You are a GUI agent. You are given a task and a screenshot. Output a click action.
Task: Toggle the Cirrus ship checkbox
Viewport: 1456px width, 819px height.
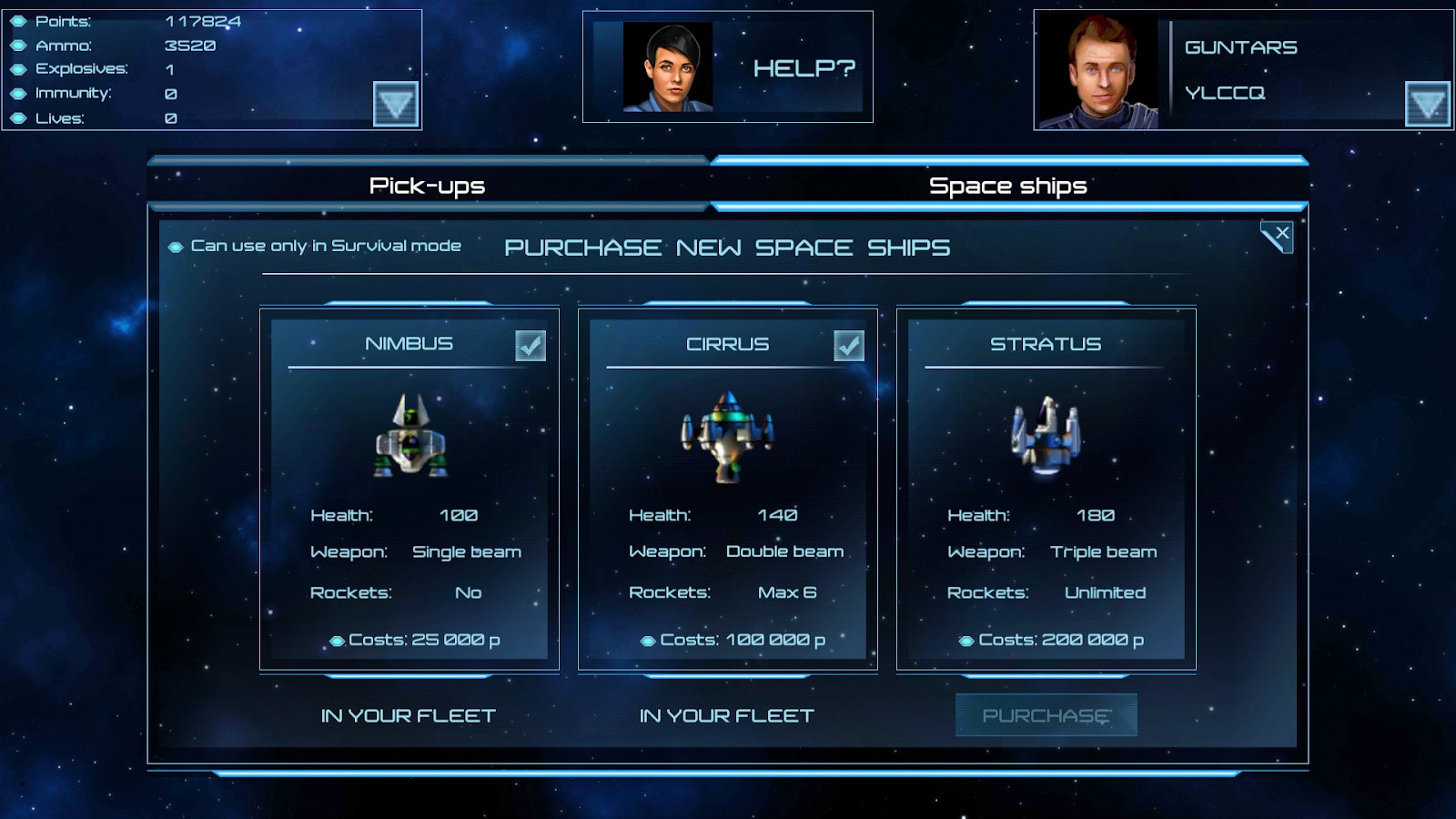[849, 346]
